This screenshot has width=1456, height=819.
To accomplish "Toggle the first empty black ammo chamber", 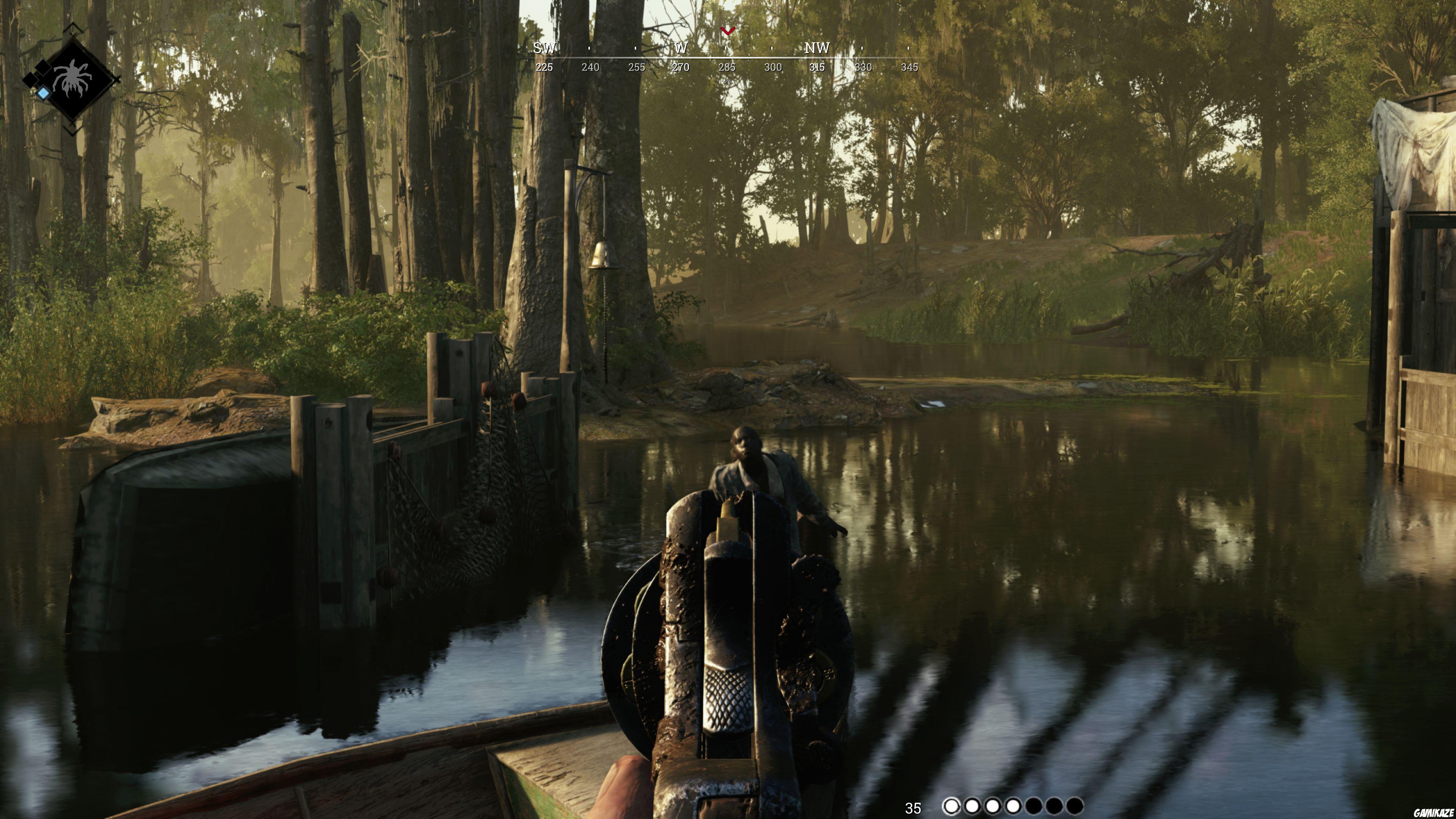I will 1033,807.
